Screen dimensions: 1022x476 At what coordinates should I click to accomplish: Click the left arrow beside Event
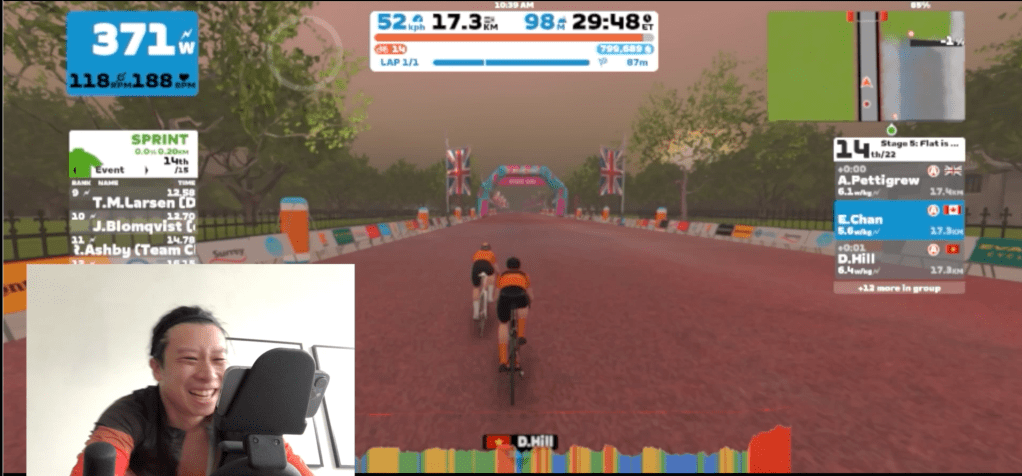pos(74,171)
